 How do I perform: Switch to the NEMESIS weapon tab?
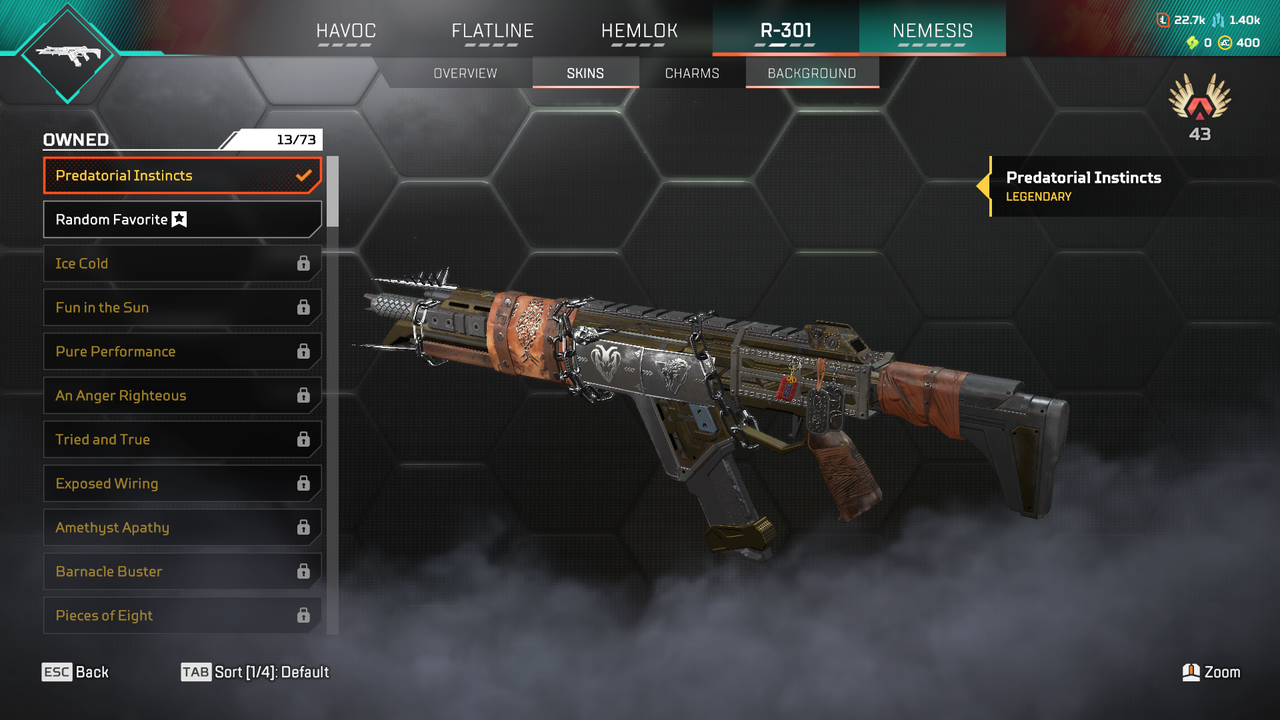[932, 31]
